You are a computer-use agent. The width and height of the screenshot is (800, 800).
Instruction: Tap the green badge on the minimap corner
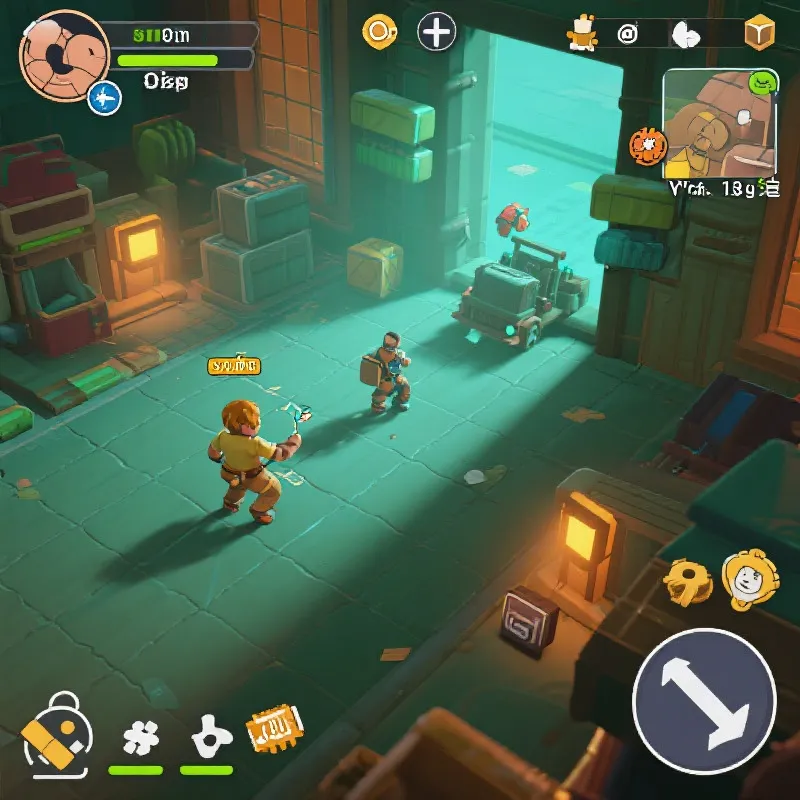coord(763,82)
